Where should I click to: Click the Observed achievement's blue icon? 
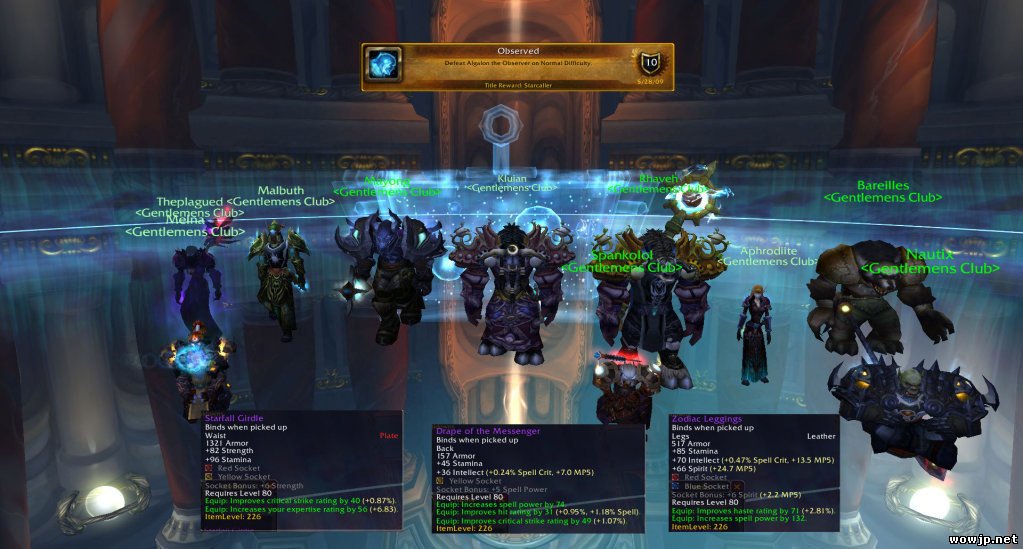pyautogui.click(x=384, y=65)
